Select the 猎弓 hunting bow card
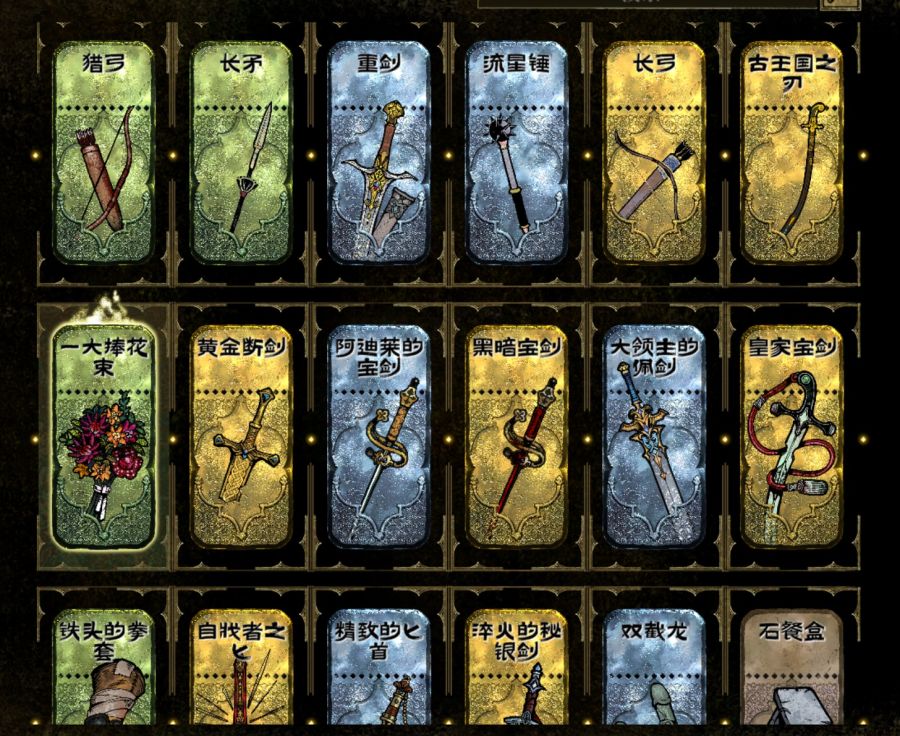Screen dimensions: 900x736 point(103,152)
